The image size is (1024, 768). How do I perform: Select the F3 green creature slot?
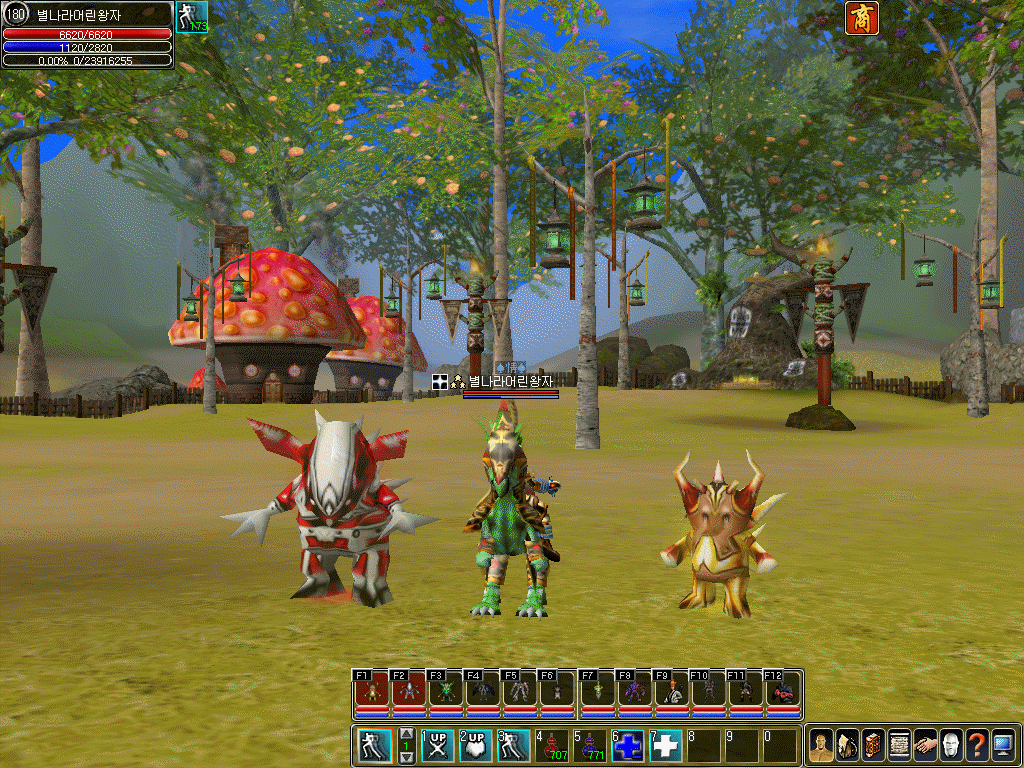pyautogui.click(x=445, y=692)
